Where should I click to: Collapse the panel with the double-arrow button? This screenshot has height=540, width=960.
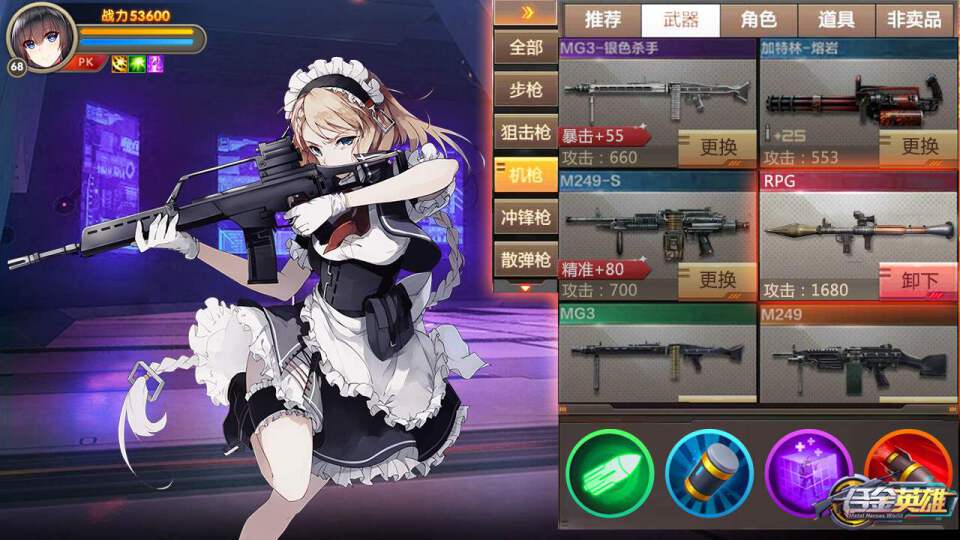pos(525,12)
